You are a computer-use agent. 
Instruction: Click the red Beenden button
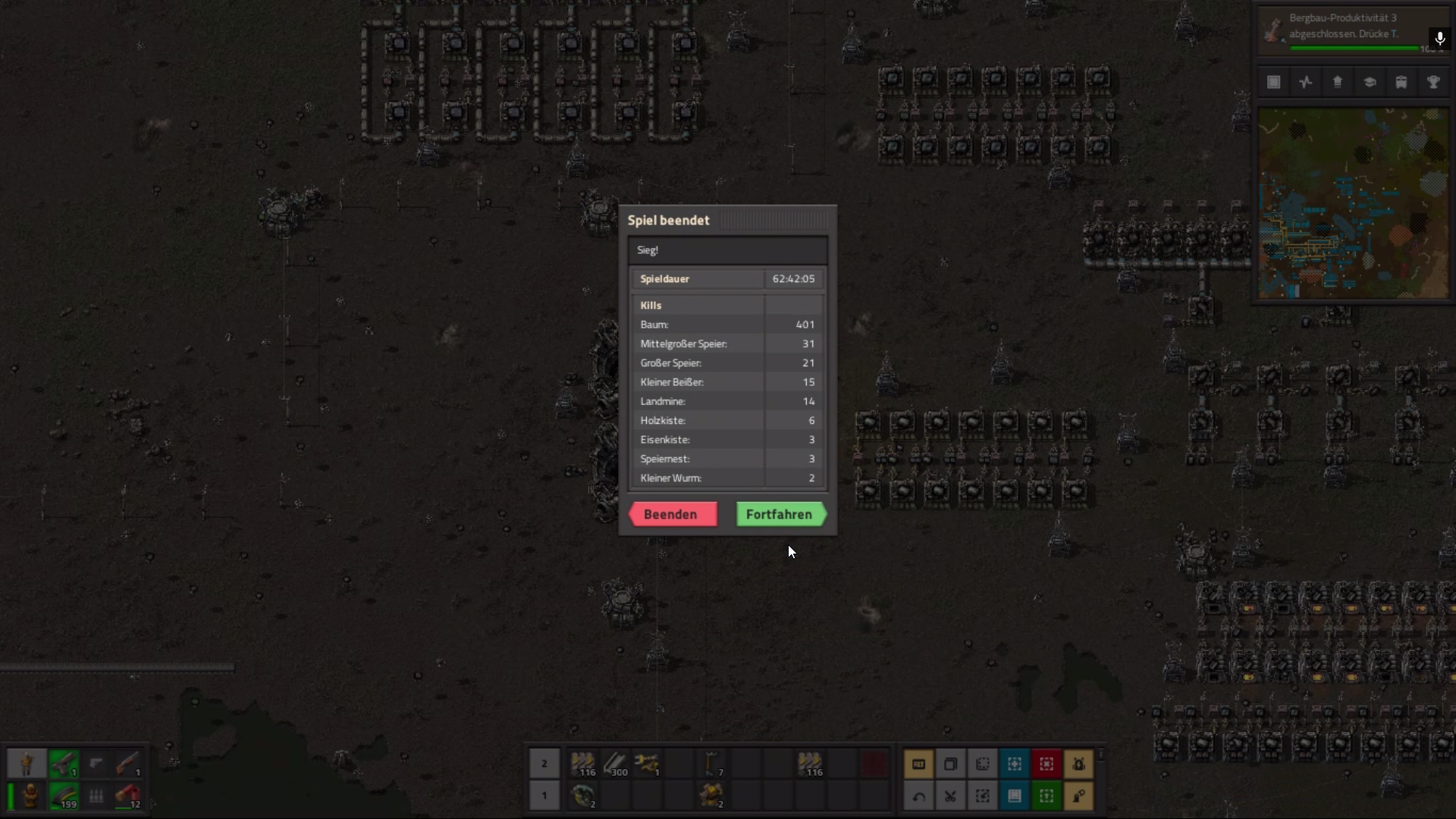[x=673, y=514]
